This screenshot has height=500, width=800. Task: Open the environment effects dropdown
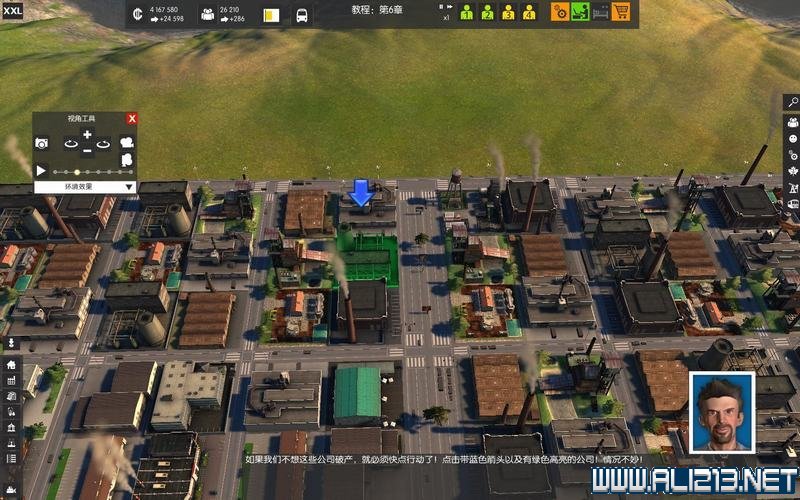pos(85,186)
